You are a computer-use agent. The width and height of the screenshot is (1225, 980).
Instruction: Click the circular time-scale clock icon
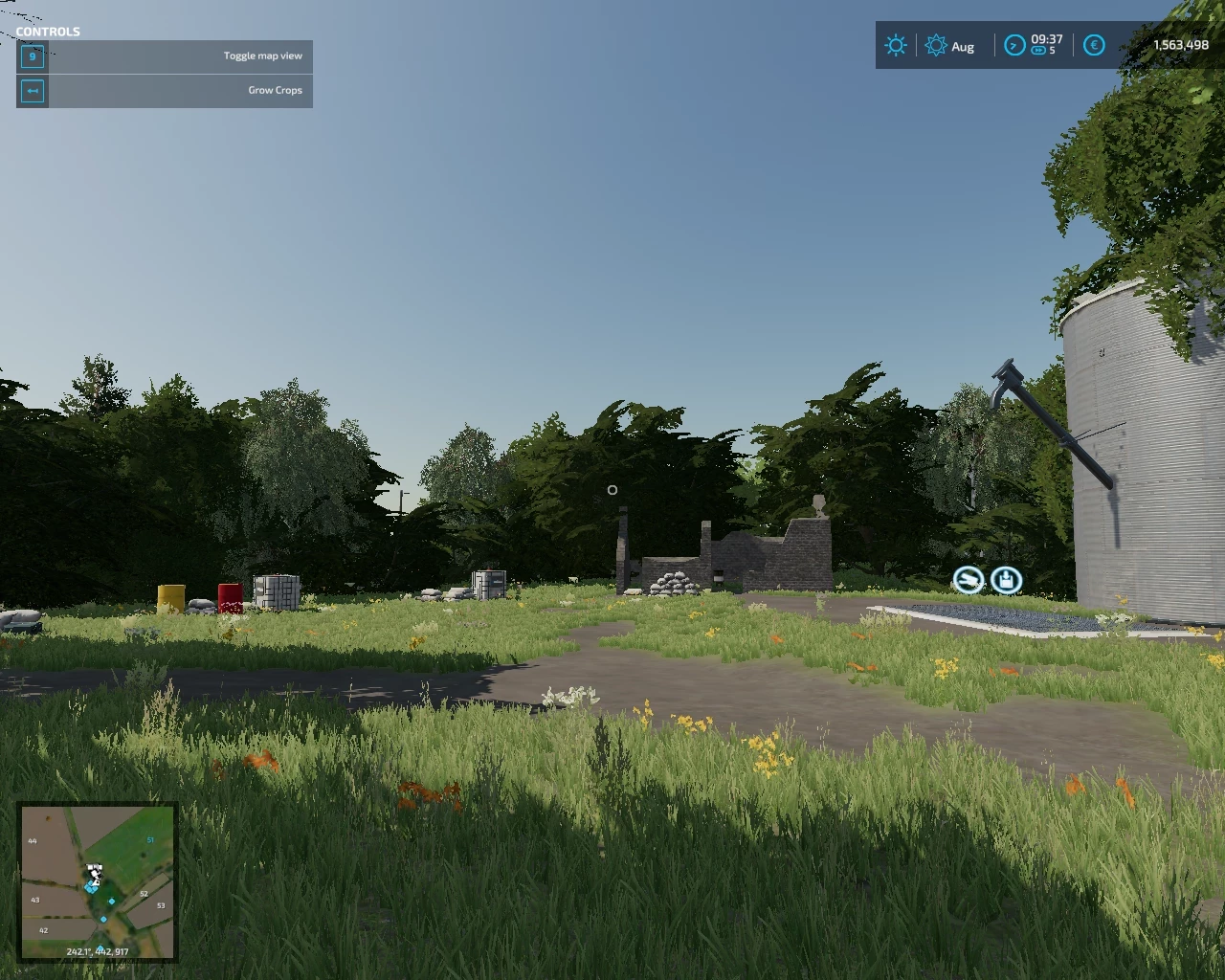pyautogui.click(x=1014, y=45)
